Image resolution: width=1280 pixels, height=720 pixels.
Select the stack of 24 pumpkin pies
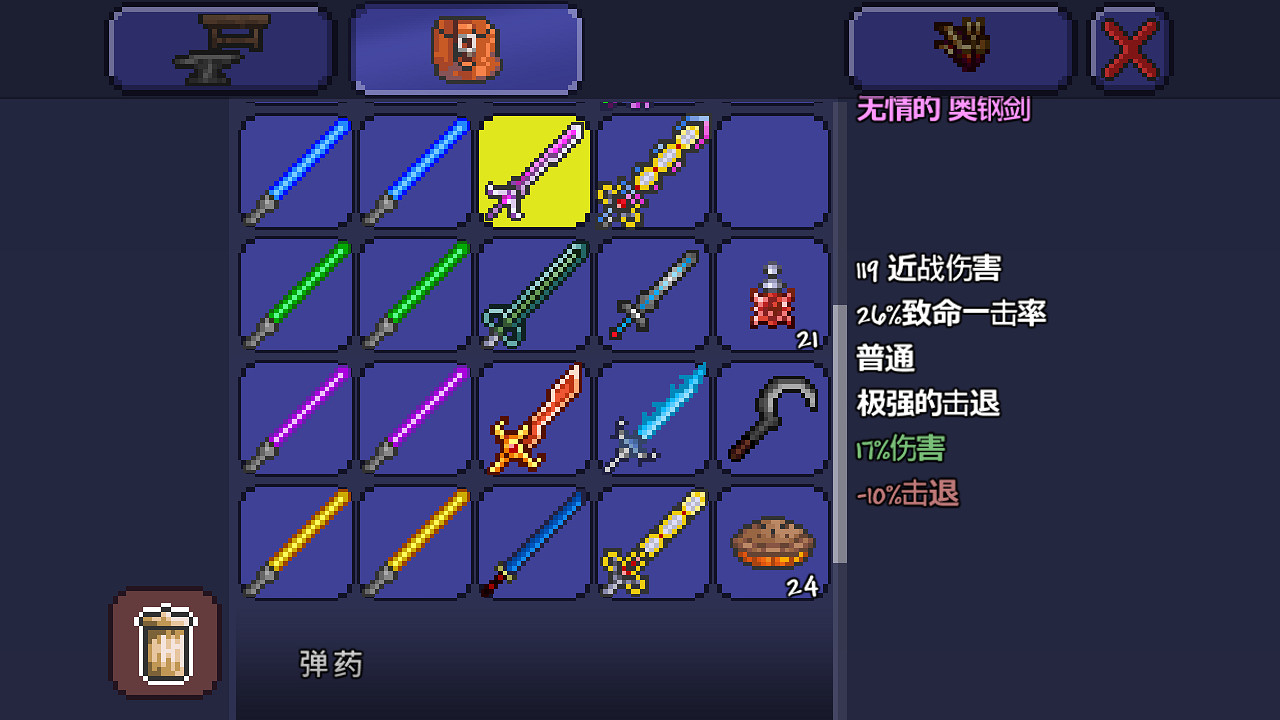click(x=773, y=545)
